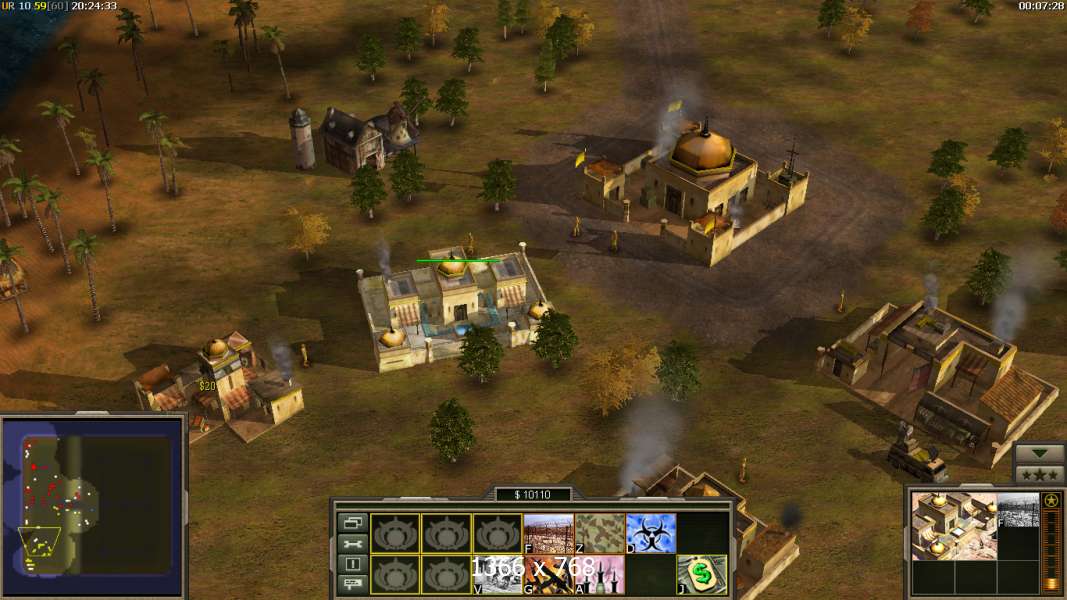Screen dimensions: 1067x600
Task: Collapse the control bar with the arrow
Action: point(1039,453)
